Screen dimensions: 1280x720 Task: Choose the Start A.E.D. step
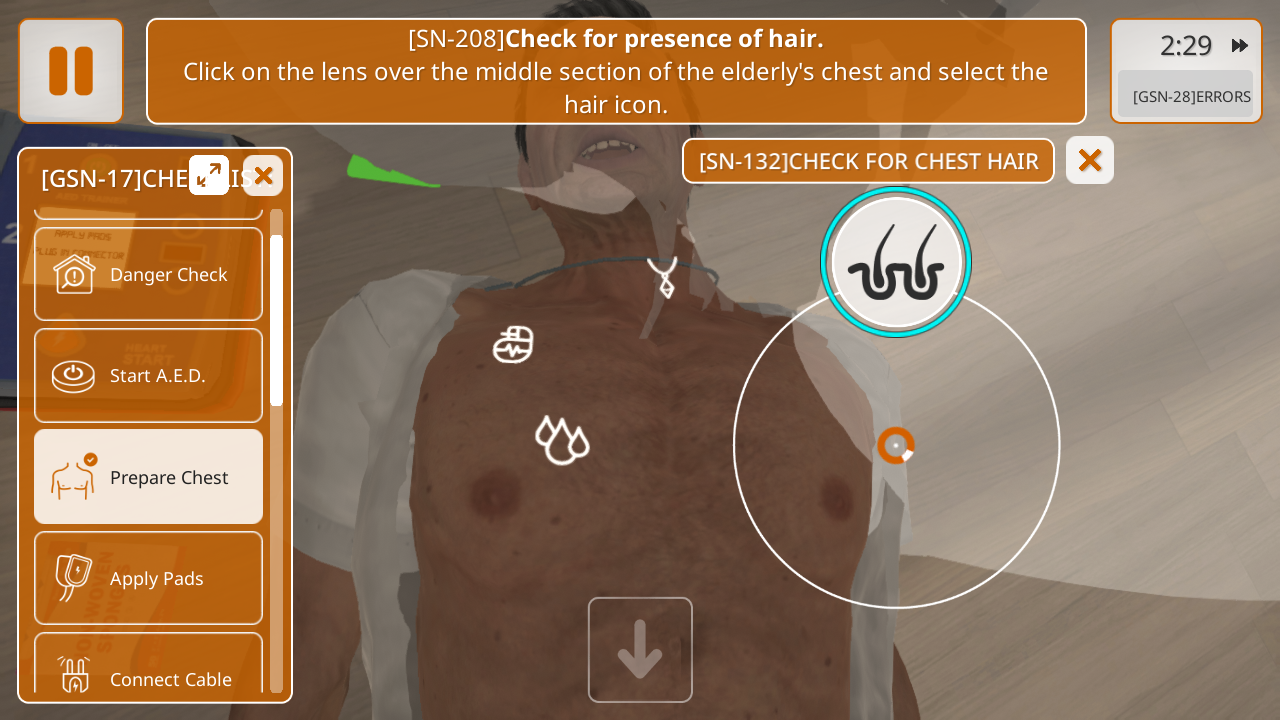click(148, 375)
